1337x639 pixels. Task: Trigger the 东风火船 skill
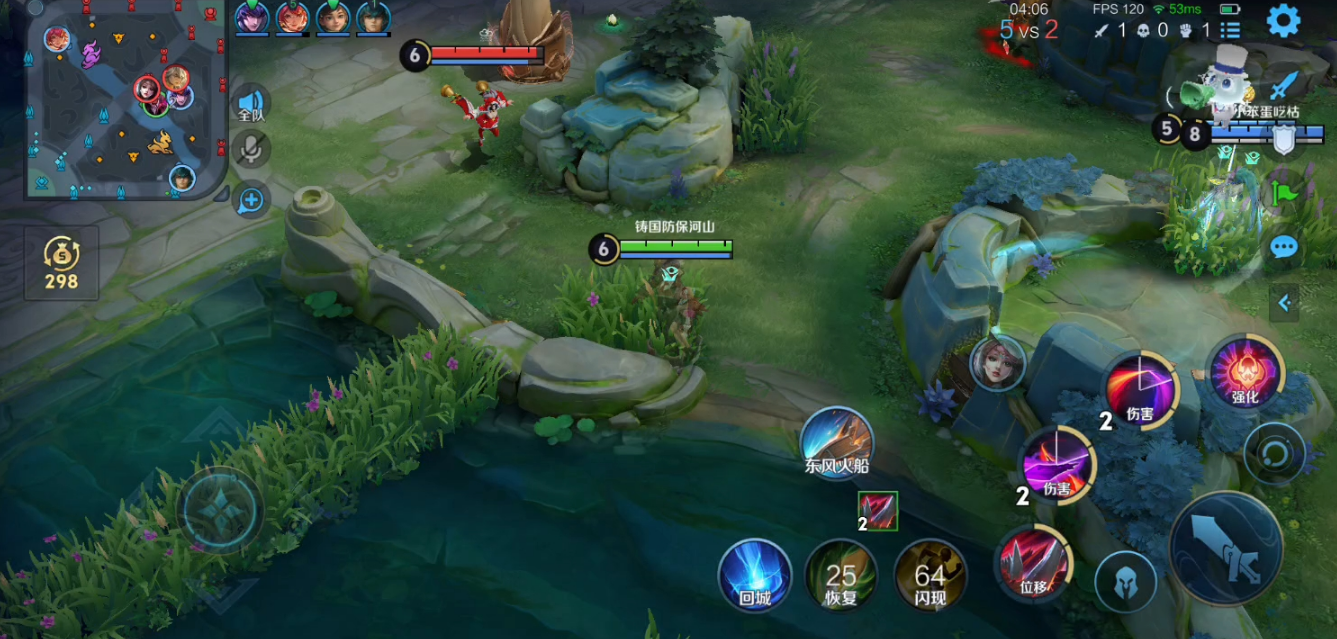click(x=837, y=443)
